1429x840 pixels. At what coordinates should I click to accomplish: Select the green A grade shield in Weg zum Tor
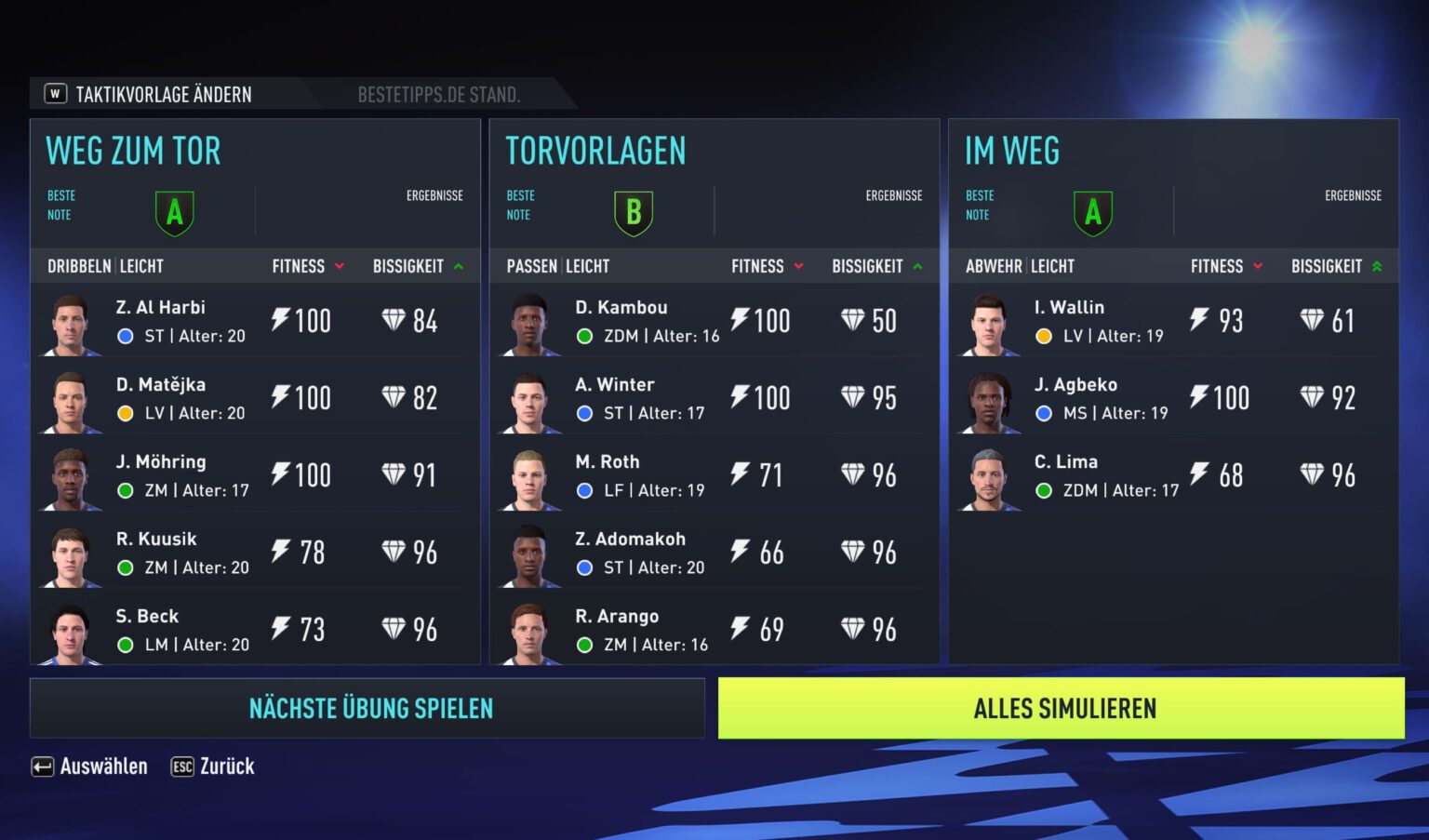[174, 211]
